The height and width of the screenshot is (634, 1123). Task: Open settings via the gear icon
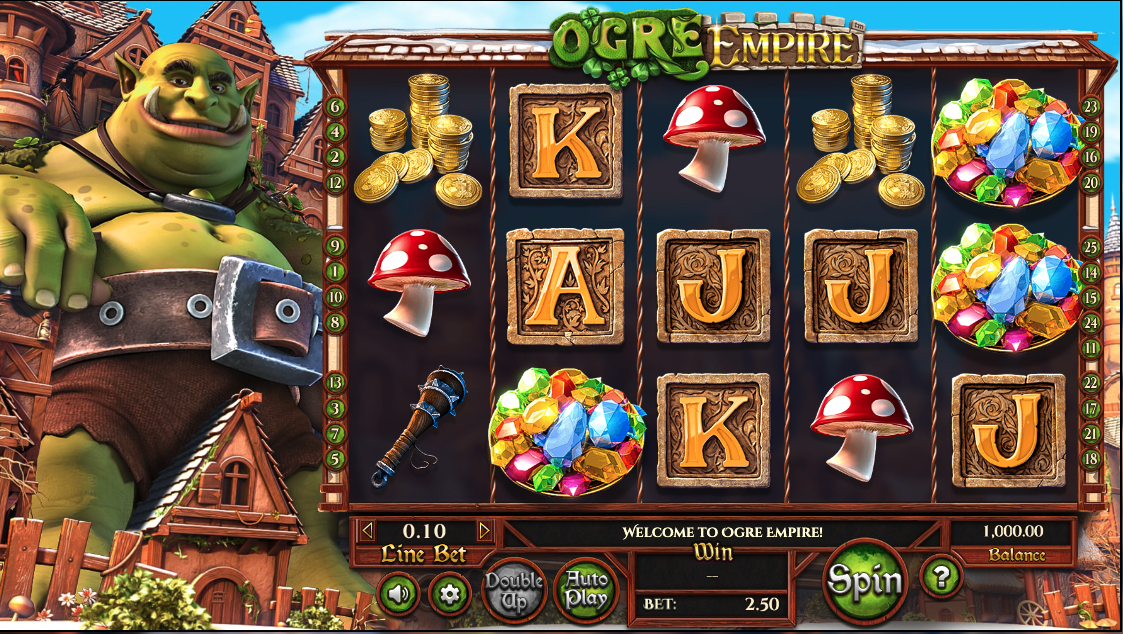(x=450, y=594)
